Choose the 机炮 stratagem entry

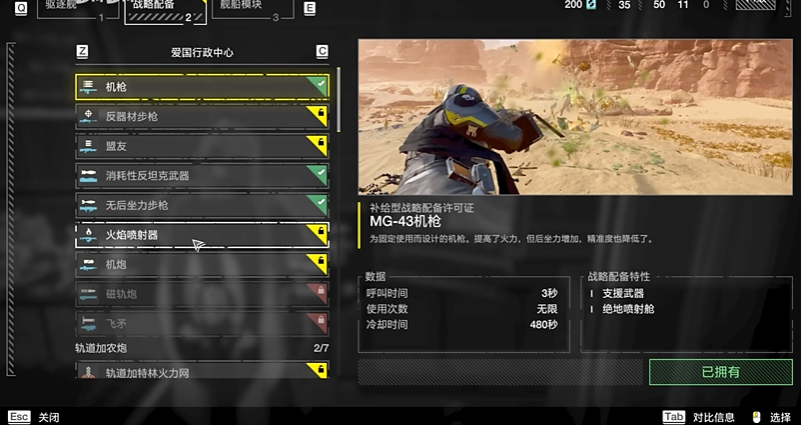pyautogui.click(x=200, y=264)
